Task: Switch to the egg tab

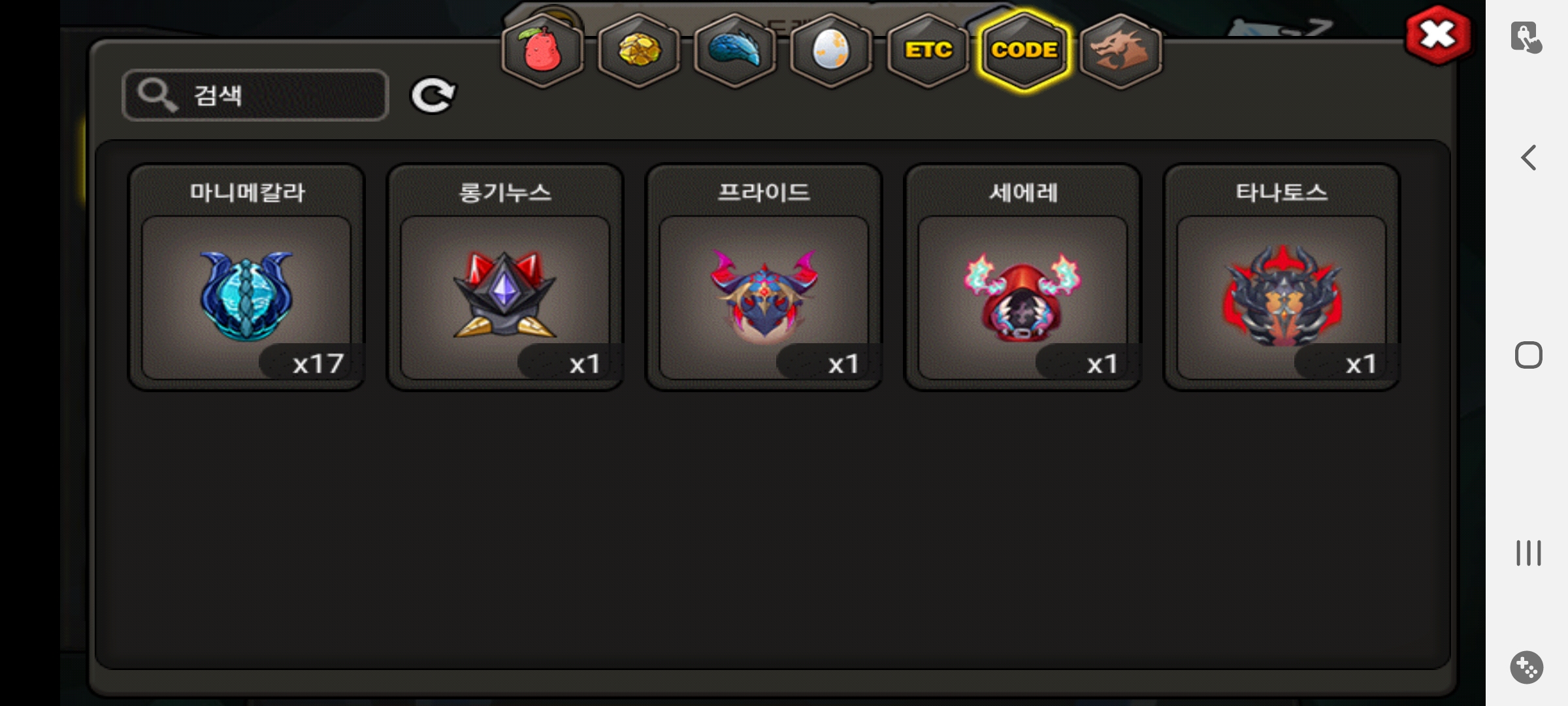Action: pos(830,50)
